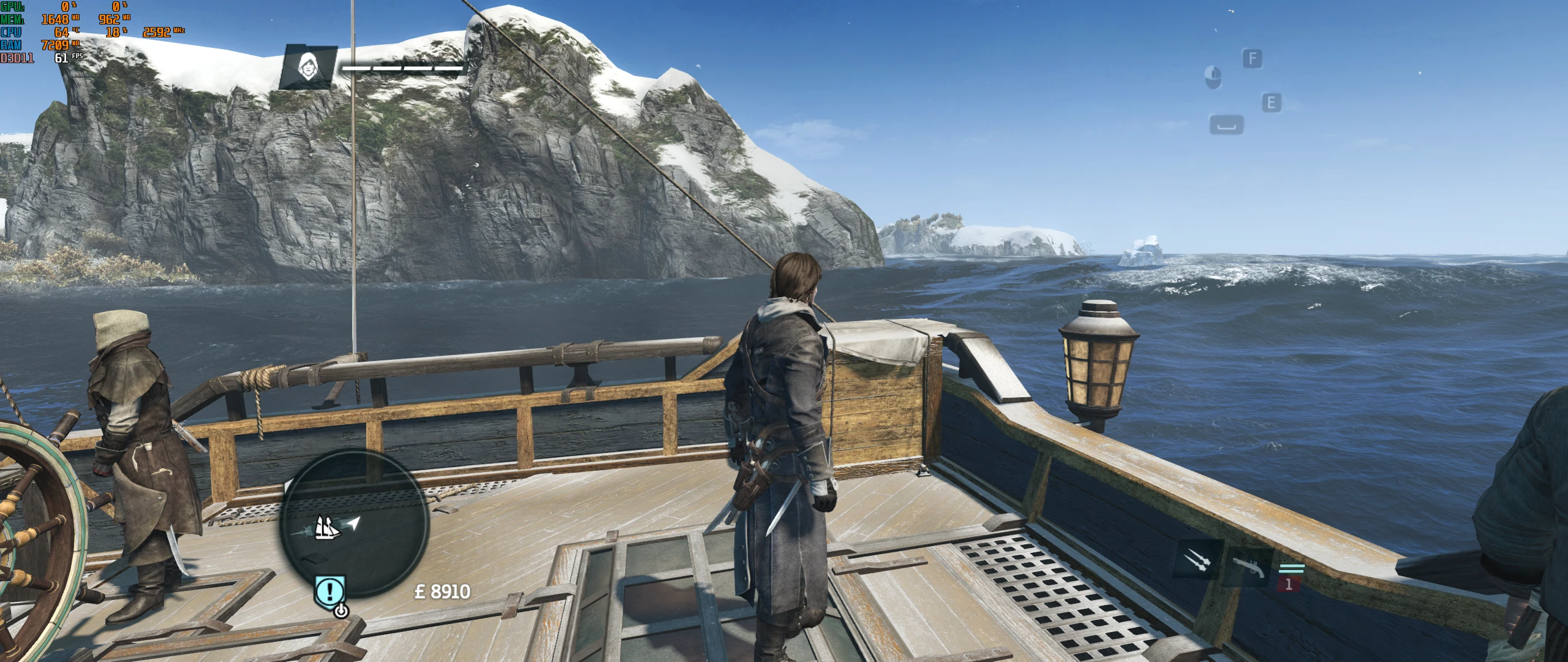Click the F key prompt
Viewport: 1568px width, 662px height.
click(1253, 58)
